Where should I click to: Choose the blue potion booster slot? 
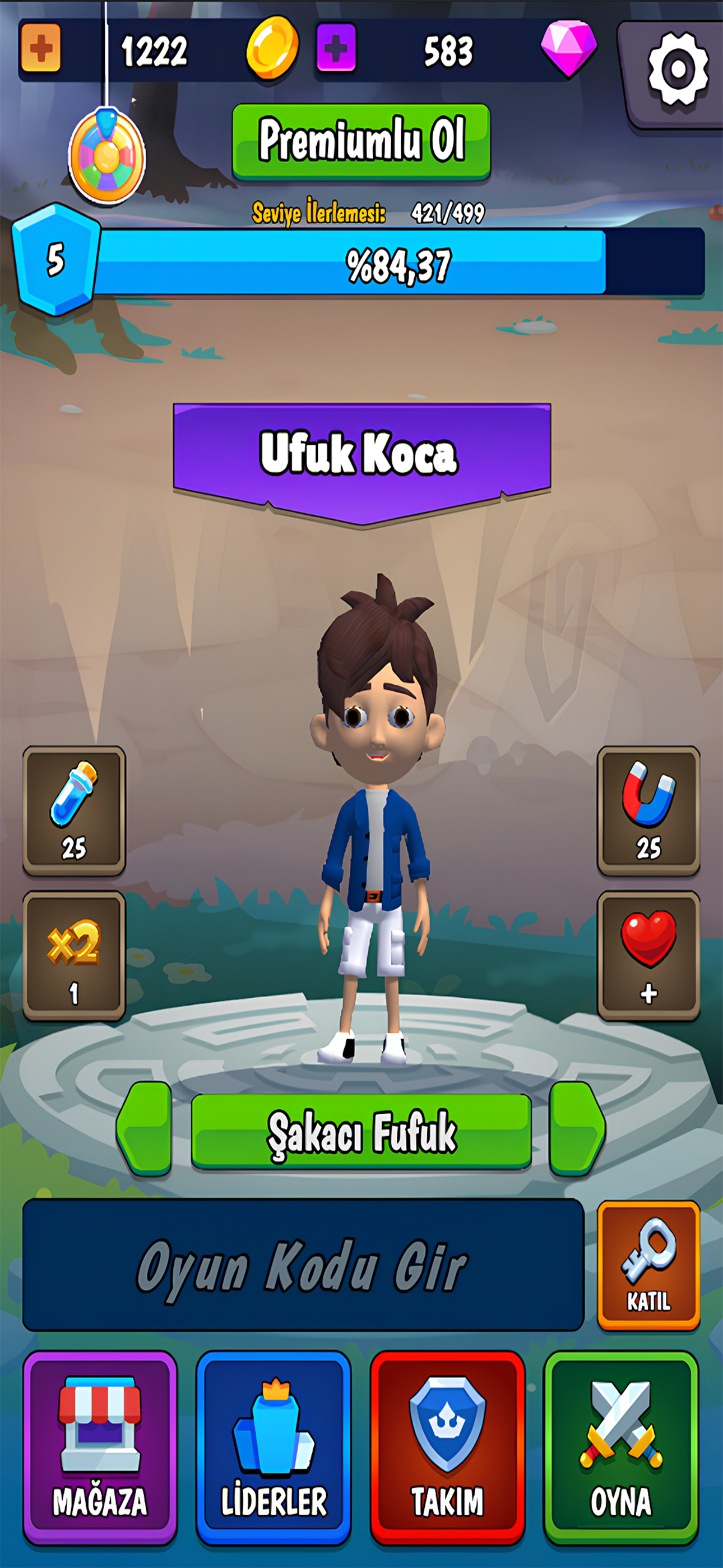(74, 810)
